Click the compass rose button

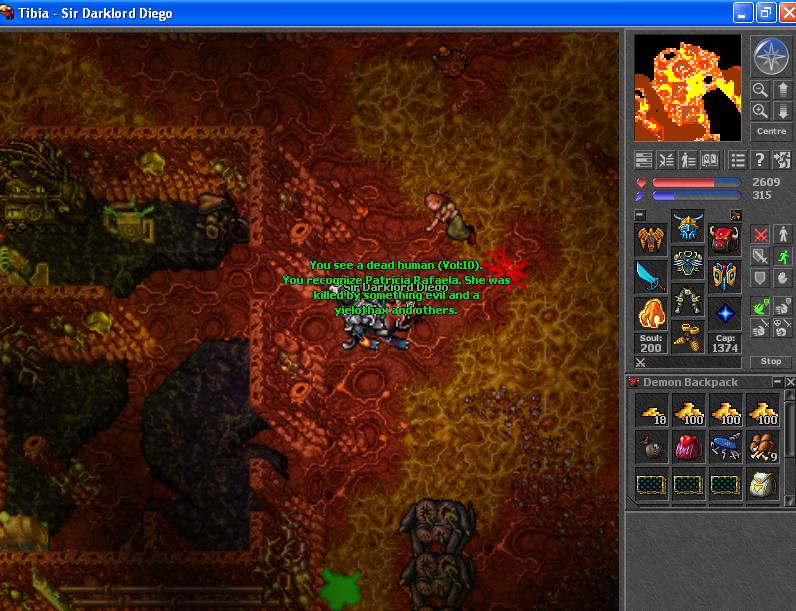pos(771,57)
